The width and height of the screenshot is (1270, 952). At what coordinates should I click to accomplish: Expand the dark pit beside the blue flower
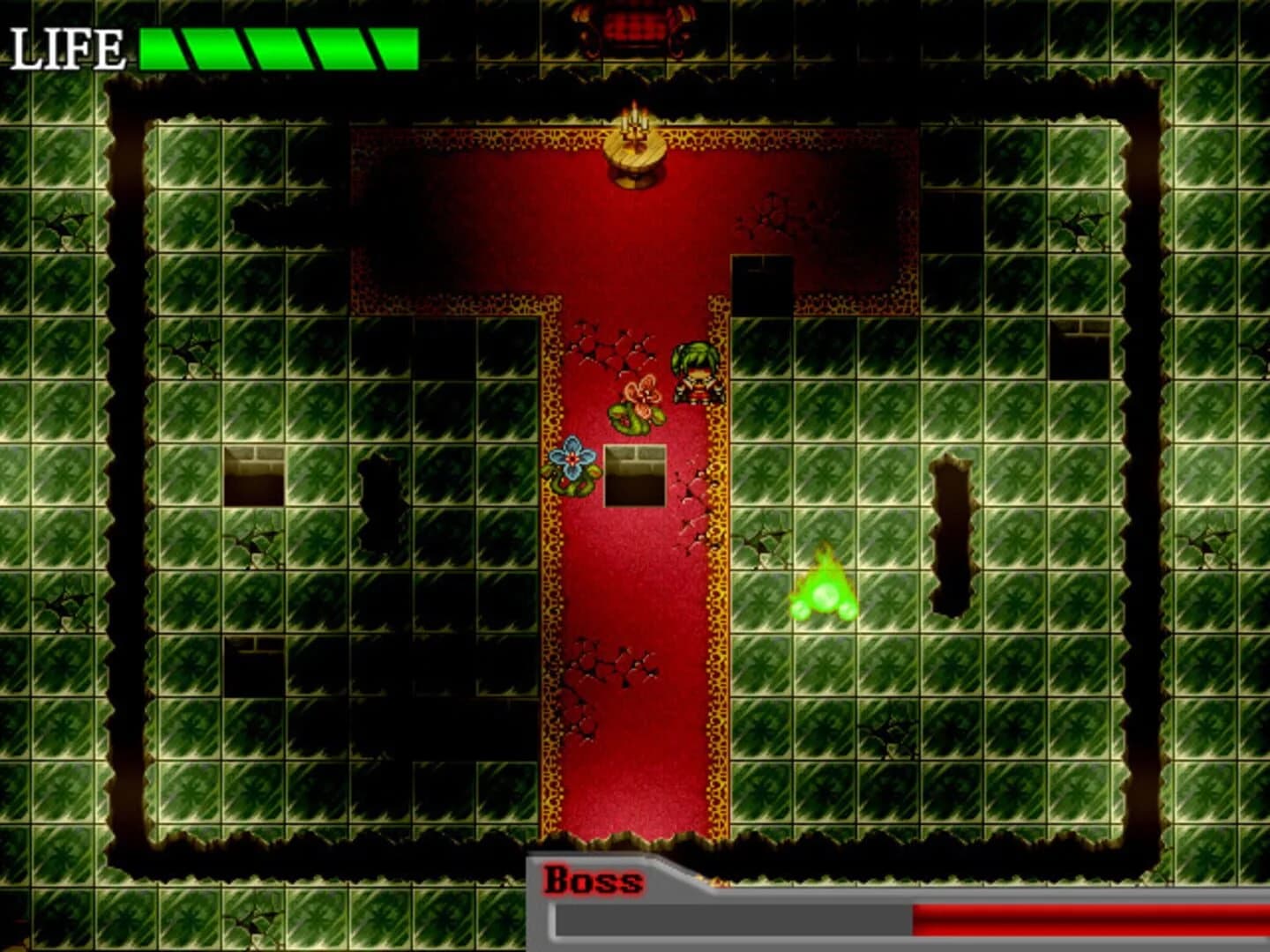coord(633,476)
